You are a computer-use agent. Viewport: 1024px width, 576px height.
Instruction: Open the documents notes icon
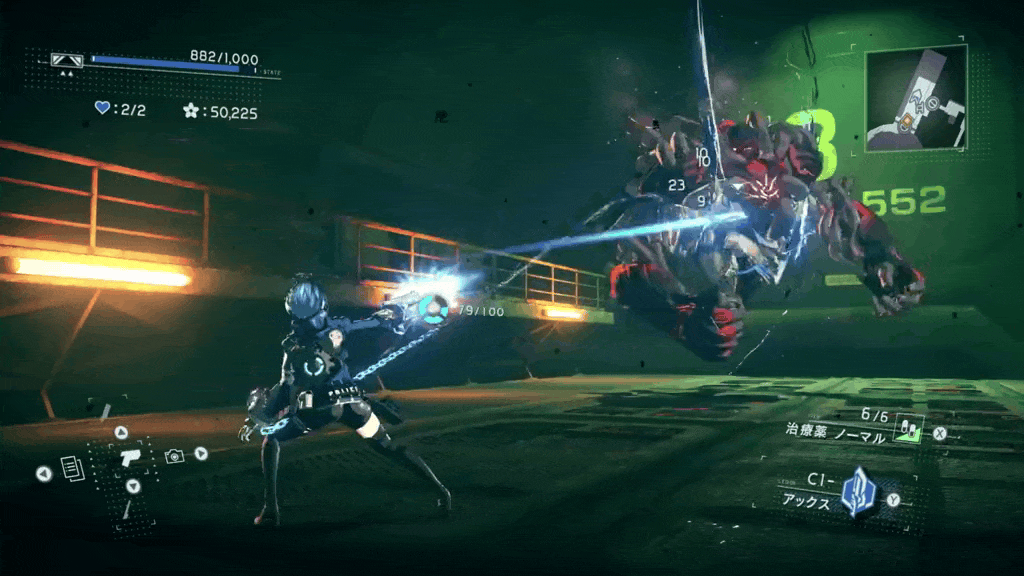click(70, 467)
